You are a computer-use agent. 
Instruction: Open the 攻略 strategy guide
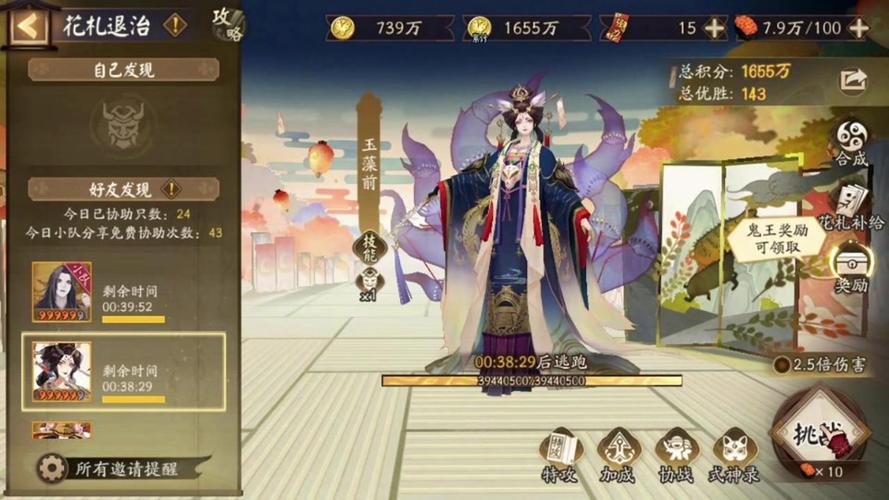pyautogui.click(x=227, y=24)
